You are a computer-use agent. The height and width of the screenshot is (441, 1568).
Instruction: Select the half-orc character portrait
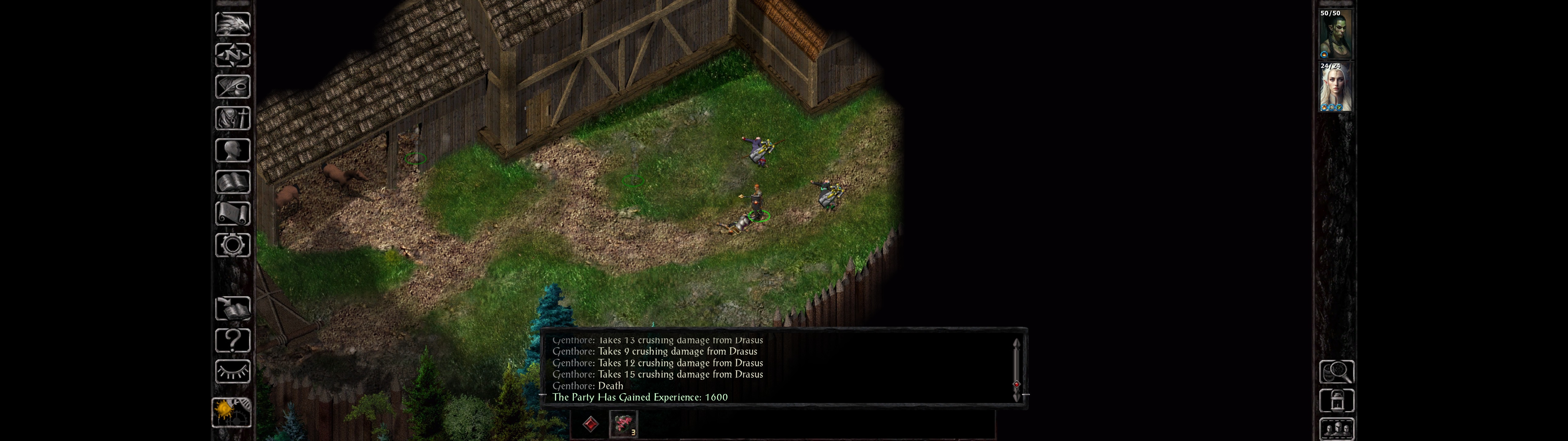[1335, 34]
